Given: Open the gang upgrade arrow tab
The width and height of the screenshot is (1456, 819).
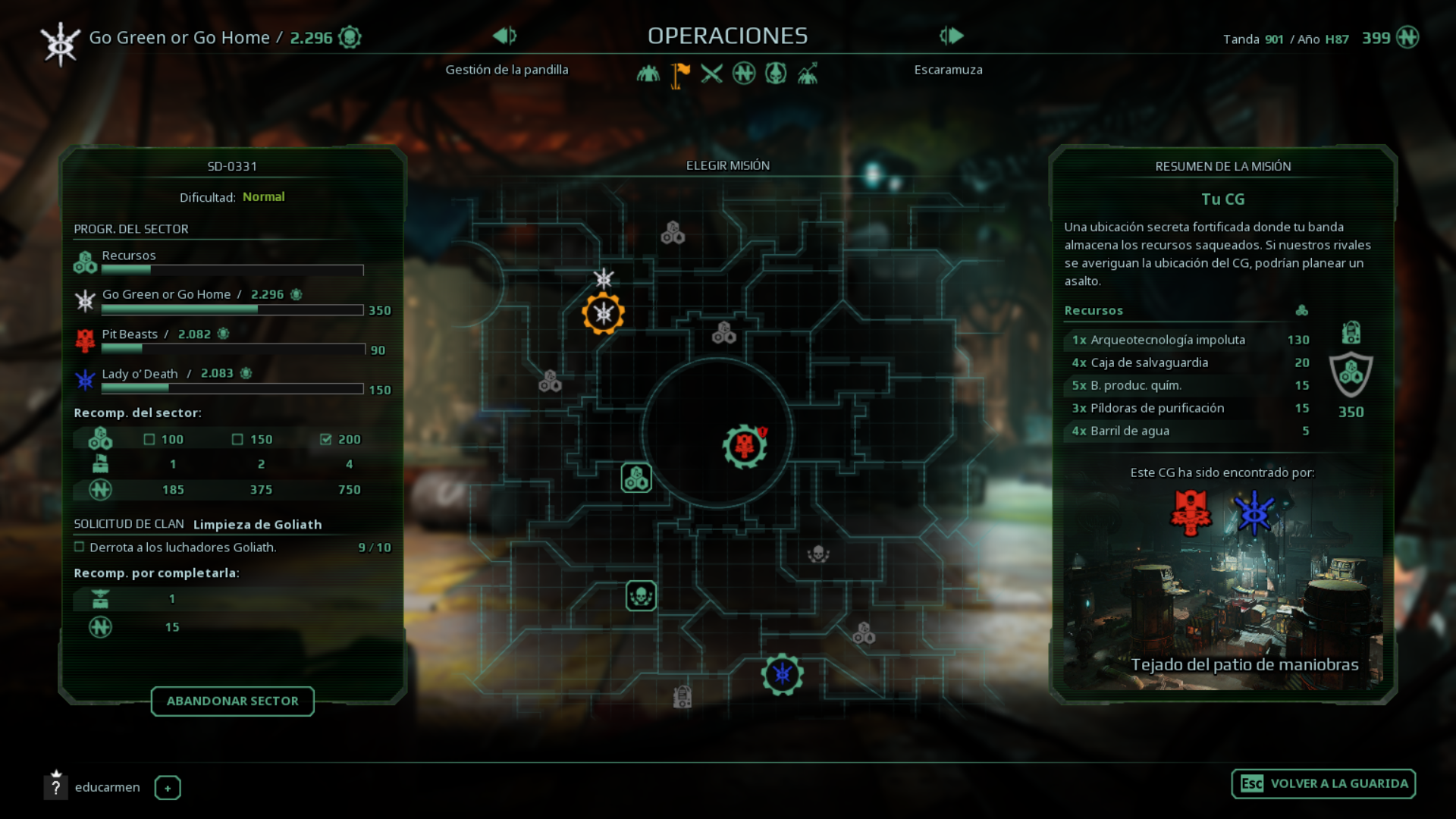Looking at the screenshot, I should pyautogui.click(x=808, y=74).
